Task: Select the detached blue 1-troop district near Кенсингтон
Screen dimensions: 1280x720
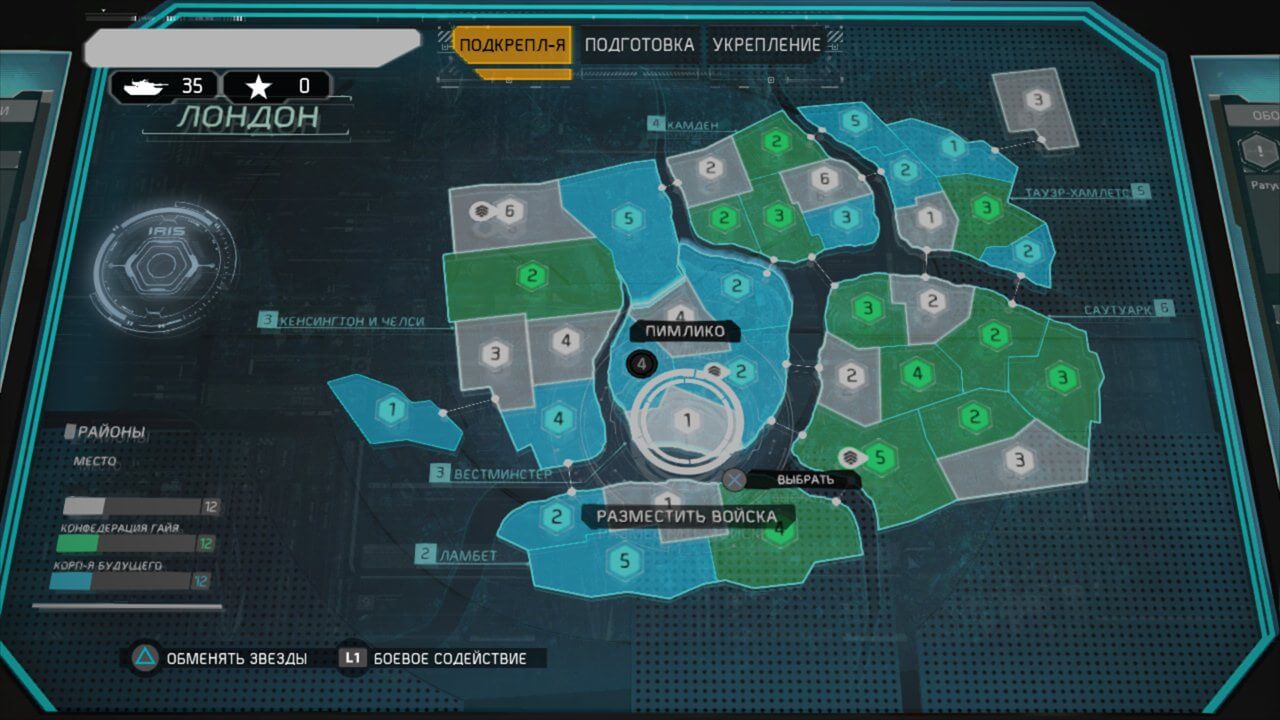Action: 393,409
